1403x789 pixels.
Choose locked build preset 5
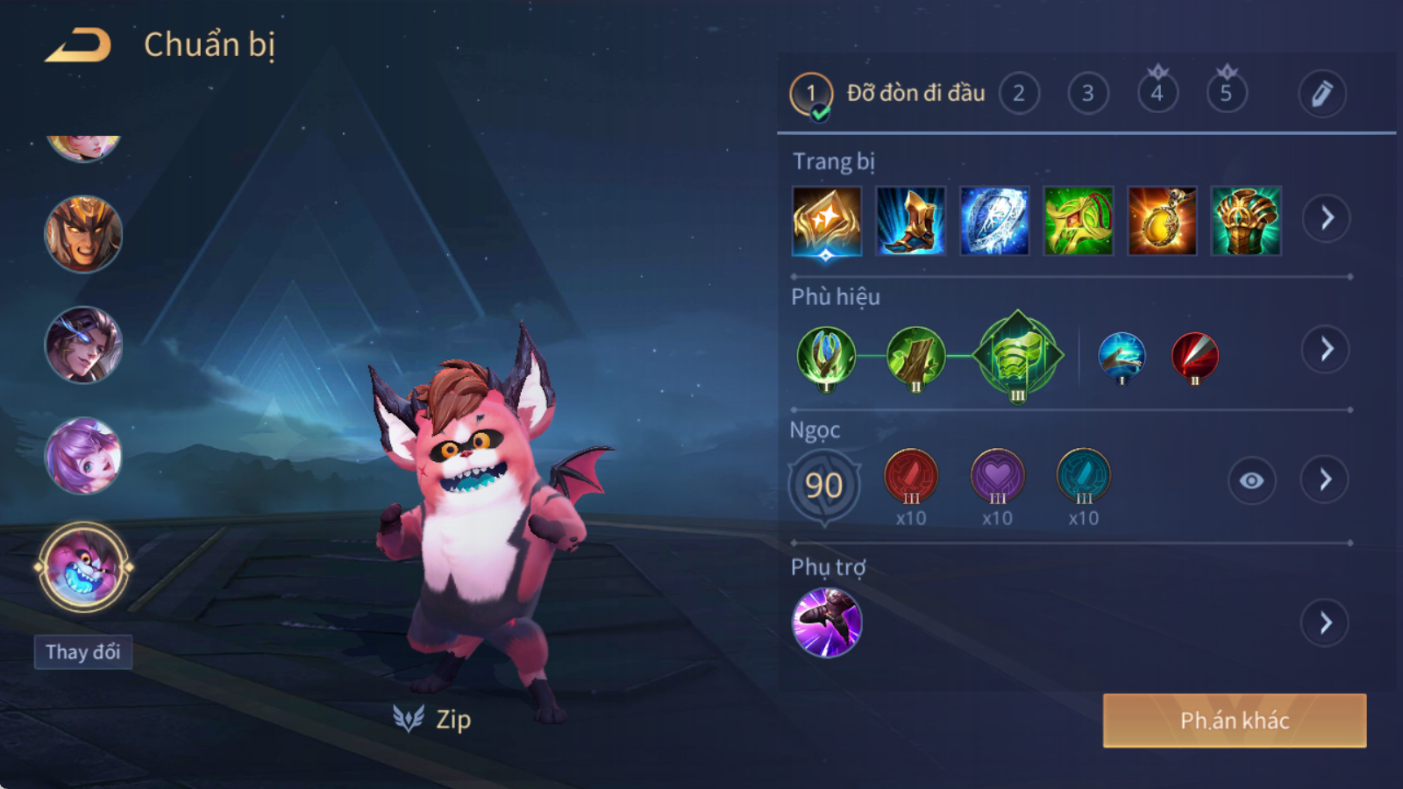pyautogui.click(x=1226, y=94)
